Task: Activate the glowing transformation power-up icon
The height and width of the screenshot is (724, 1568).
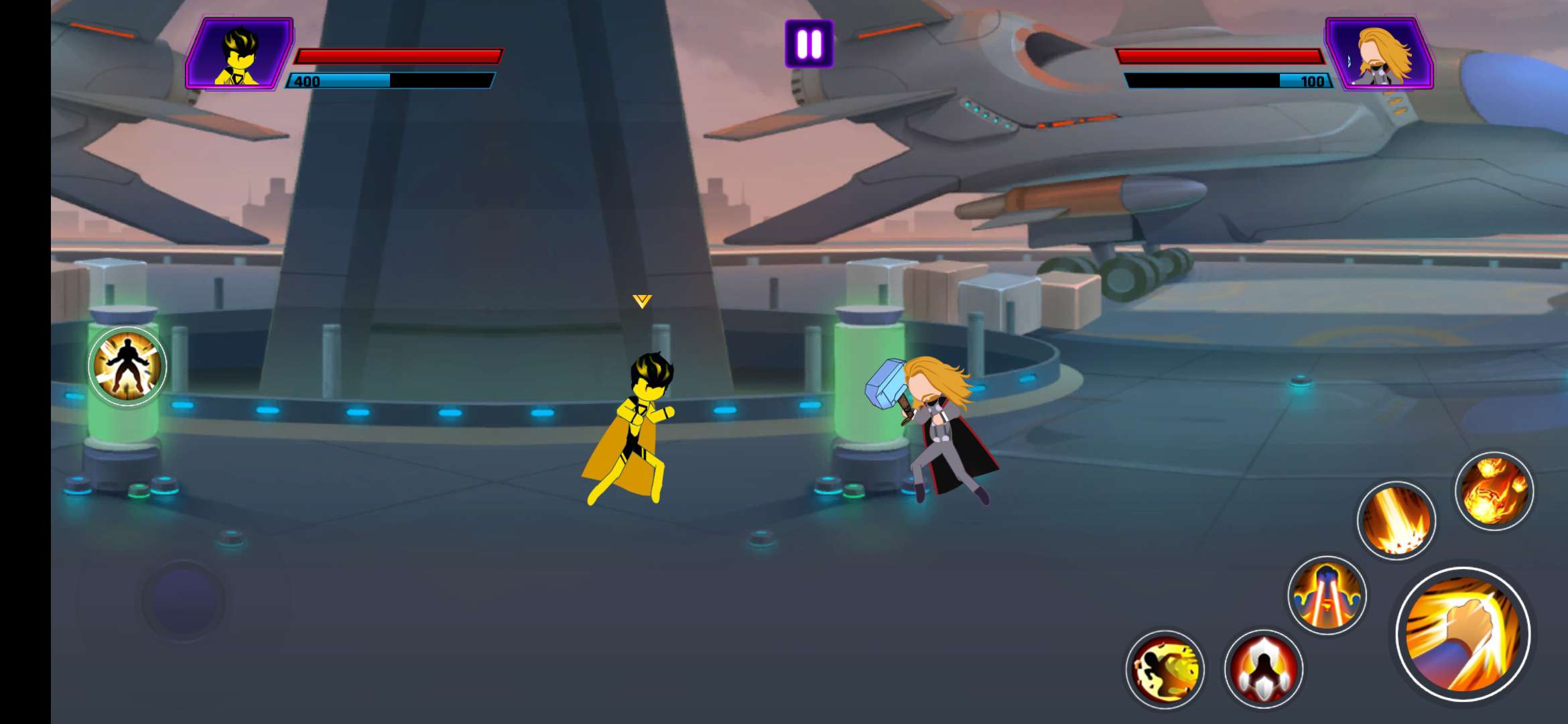Action: point(127,366)
